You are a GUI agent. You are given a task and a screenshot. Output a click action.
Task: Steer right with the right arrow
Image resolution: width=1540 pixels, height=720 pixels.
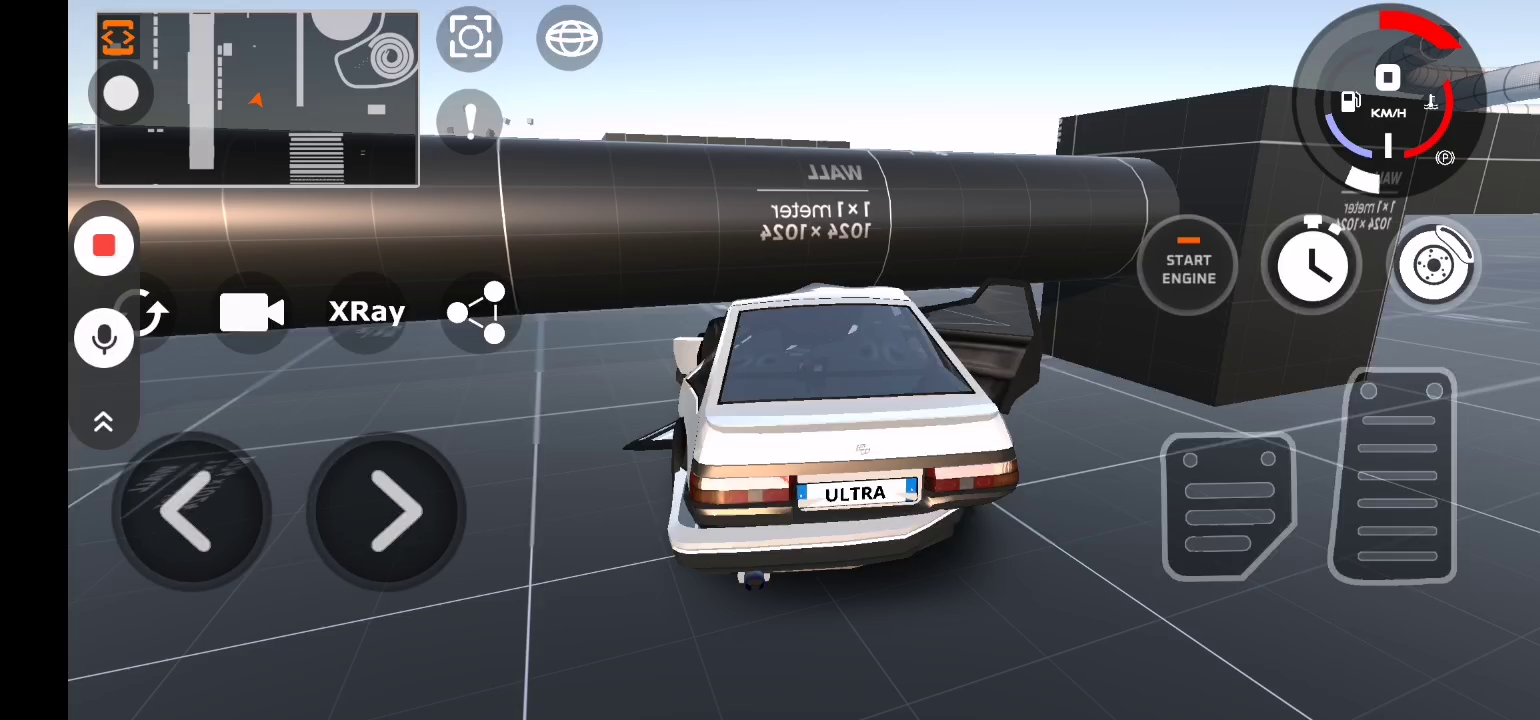pos(388,511)
